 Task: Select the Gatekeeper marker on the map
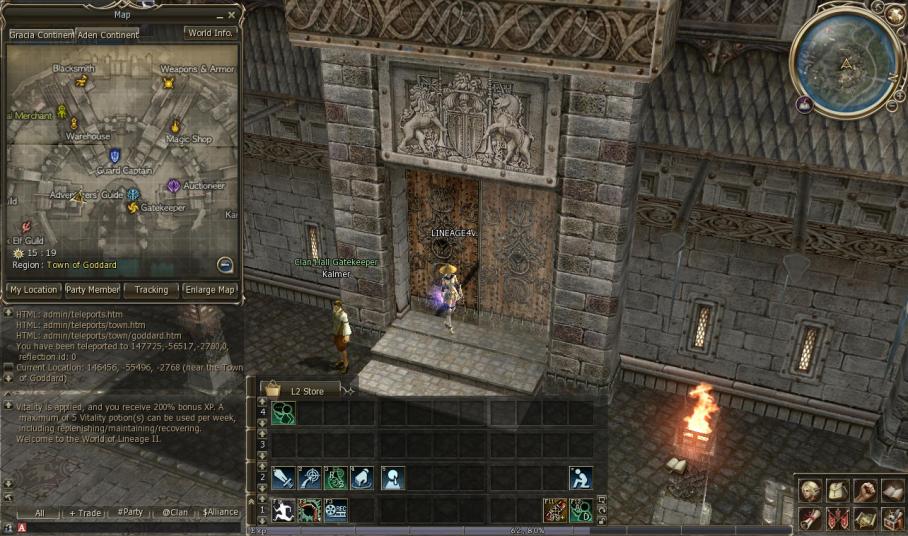pyautogui.click(x=133, y=208)
